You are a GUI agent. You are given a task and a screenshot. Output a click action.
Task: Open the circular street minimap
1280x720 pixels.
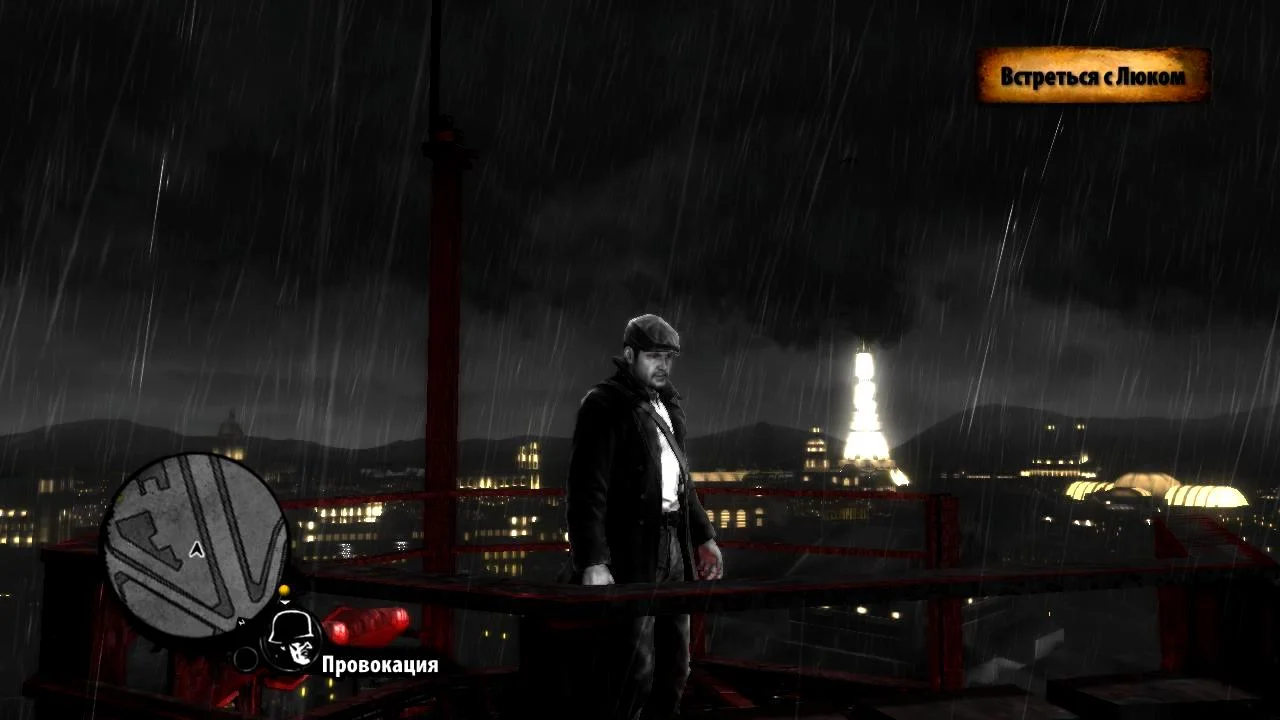pyautogui.click(x=196, y=543)
